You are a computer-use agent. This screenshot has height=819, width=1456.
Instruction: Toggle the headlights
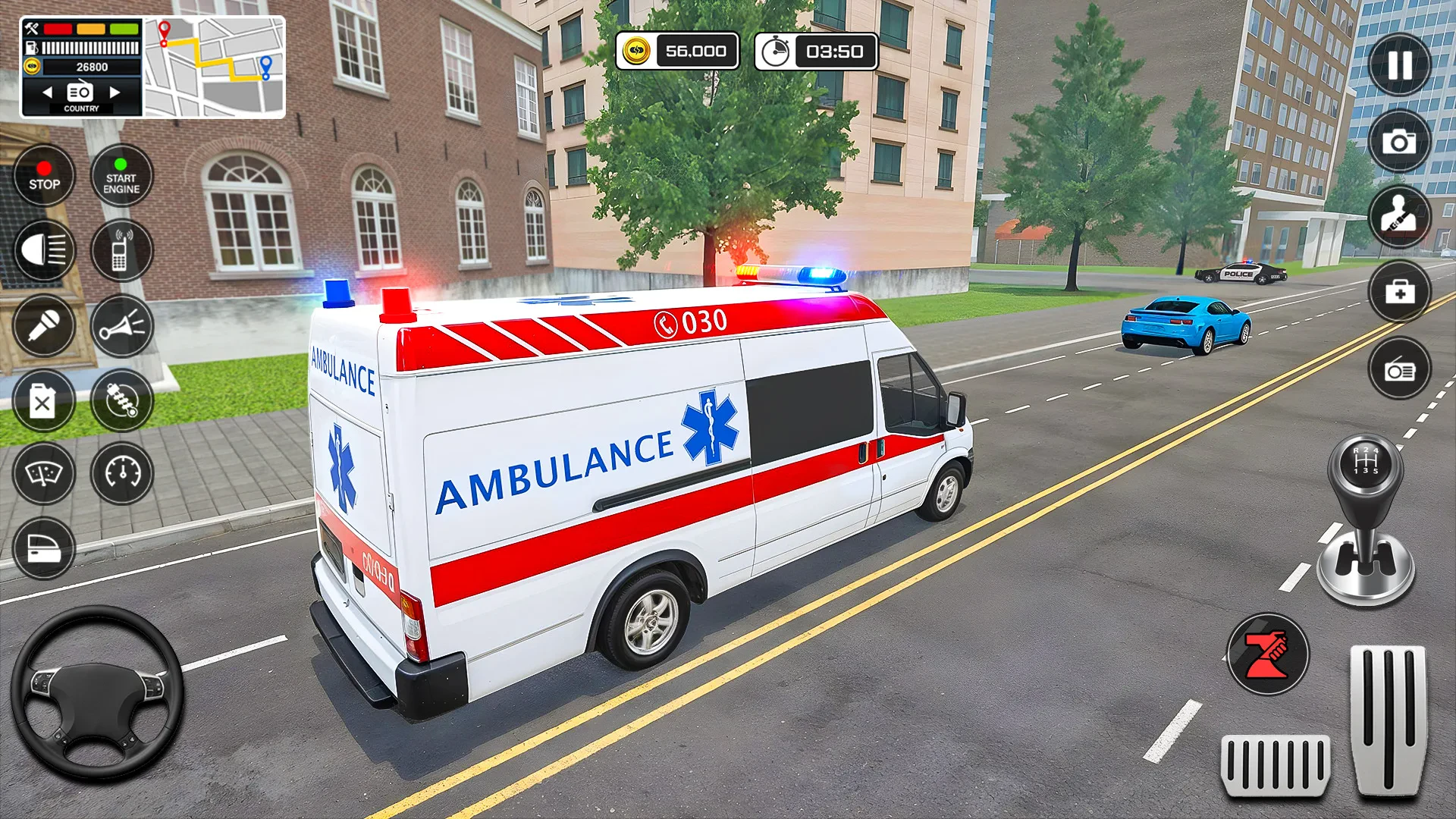click(x=44, y=250)
